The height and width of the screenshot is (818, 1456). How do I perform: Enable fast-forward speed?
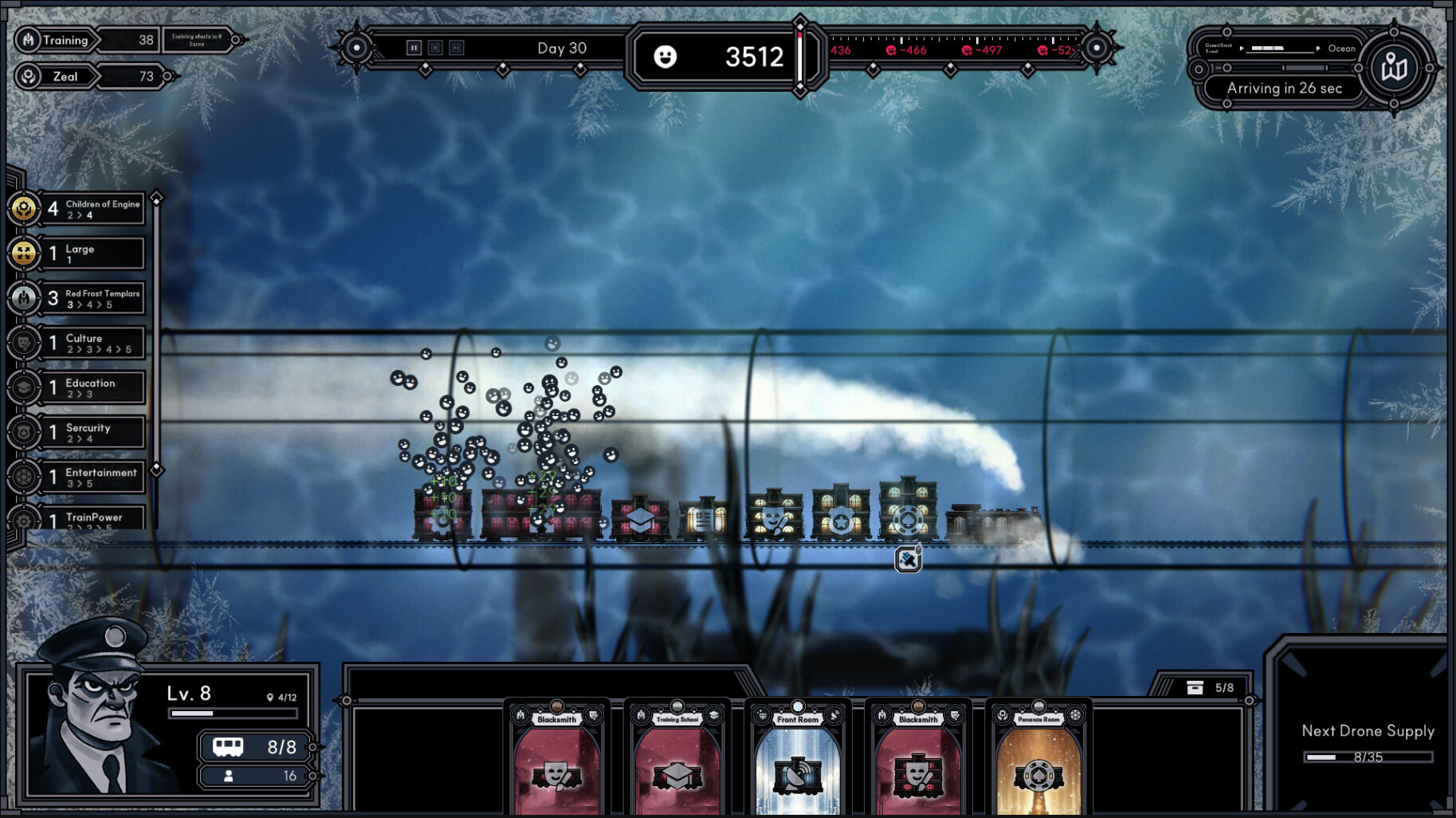(455, 48)
